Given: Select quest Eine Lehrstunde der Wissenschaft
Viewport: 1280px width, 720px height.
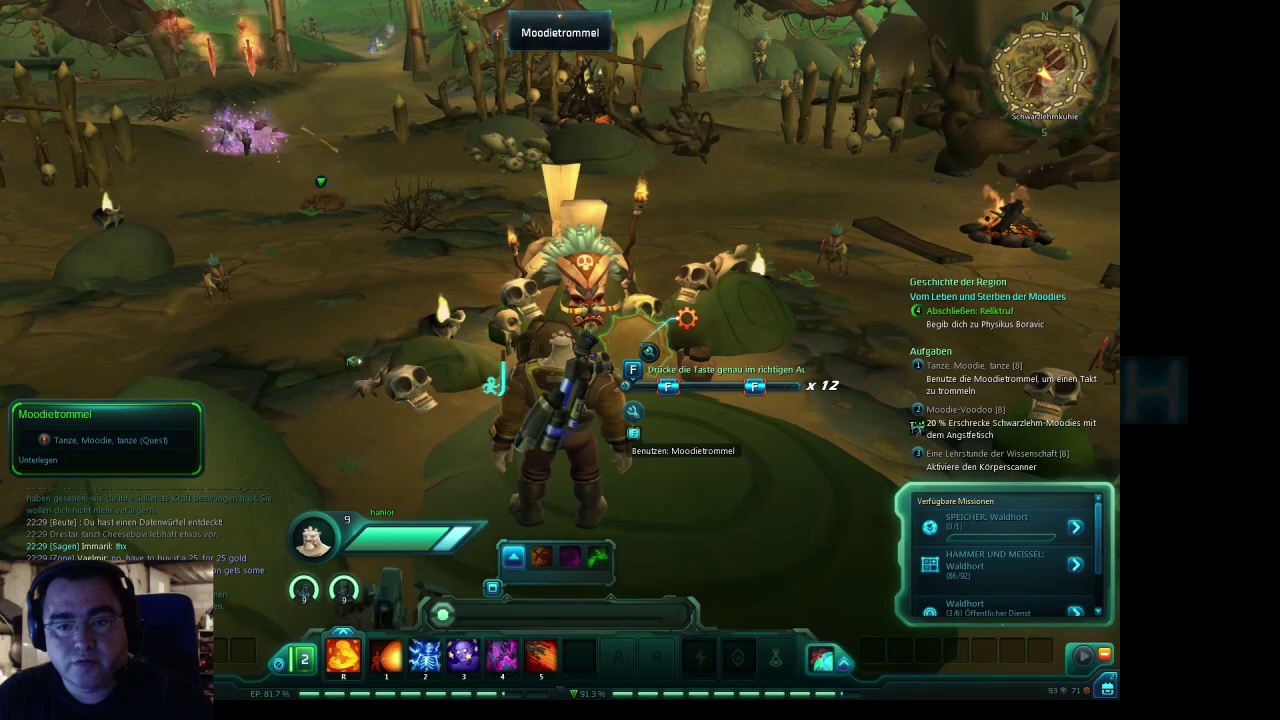Looking at the screenshot, I should coord(995,454).
